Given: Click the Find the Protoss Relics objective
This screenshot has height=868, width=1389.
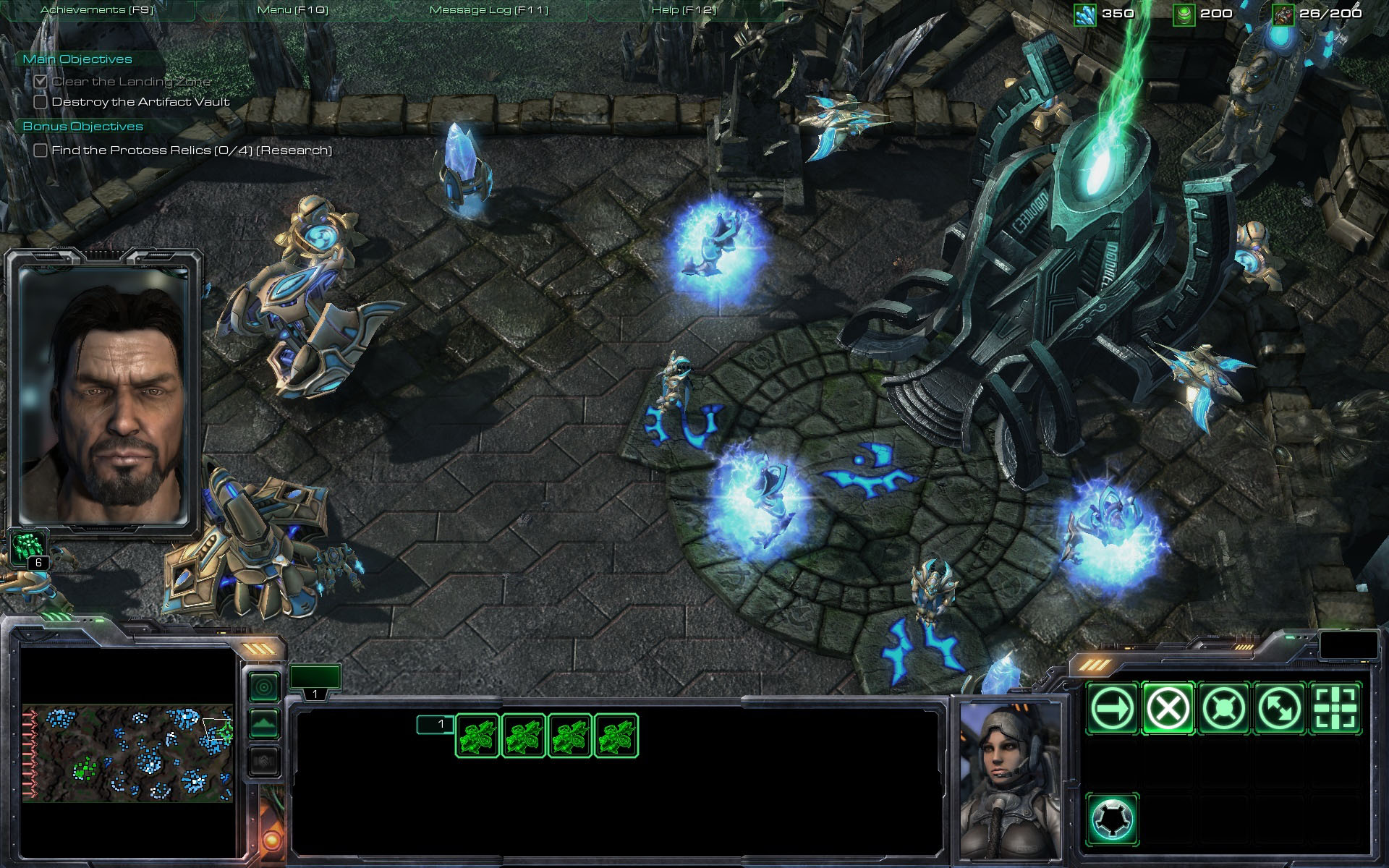Looking at the screenshot, I should 192,150.
